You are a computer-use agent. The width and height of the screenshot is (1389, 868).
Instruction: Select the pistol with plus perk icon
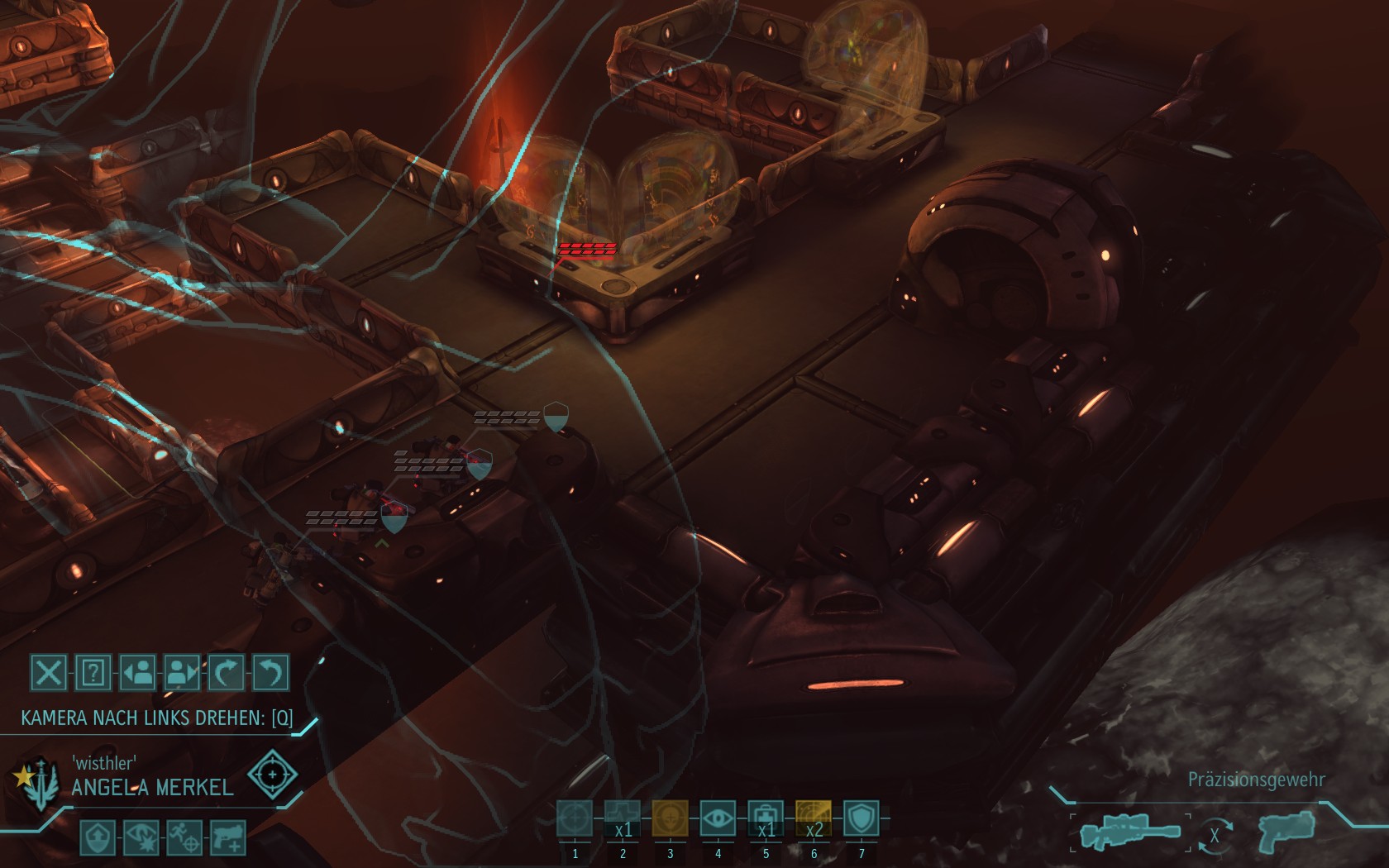(x=227, y=837)
